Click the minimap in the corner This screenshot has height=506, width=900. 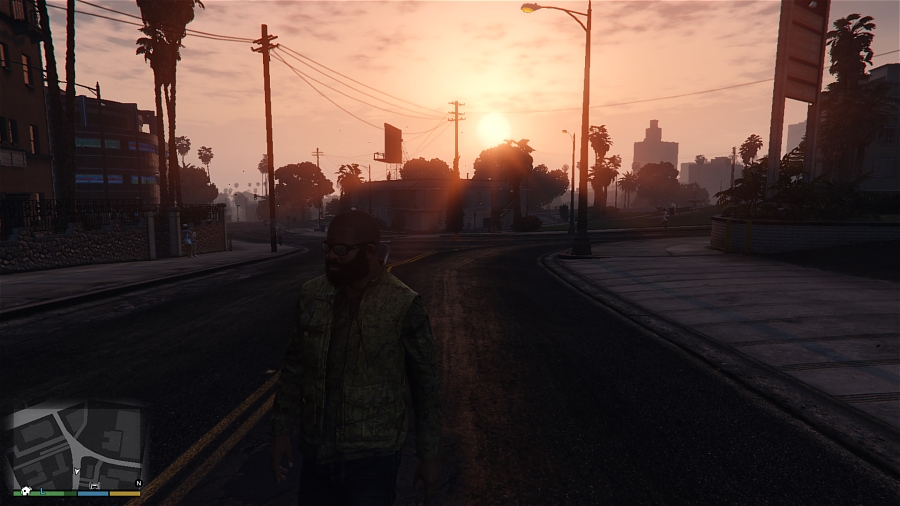click(x=77, y=445)
